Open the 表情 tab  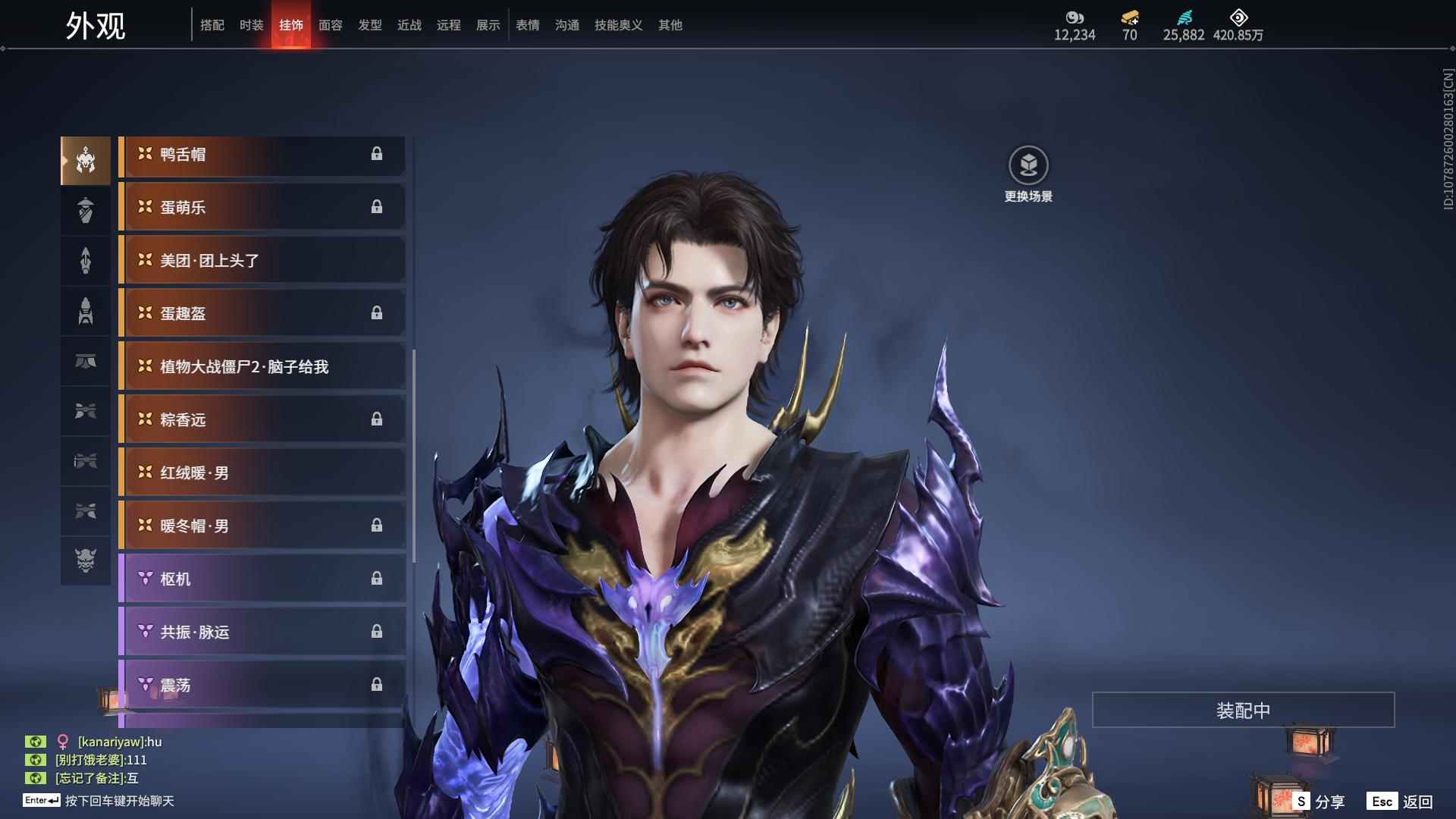click(x=528, y=25)
